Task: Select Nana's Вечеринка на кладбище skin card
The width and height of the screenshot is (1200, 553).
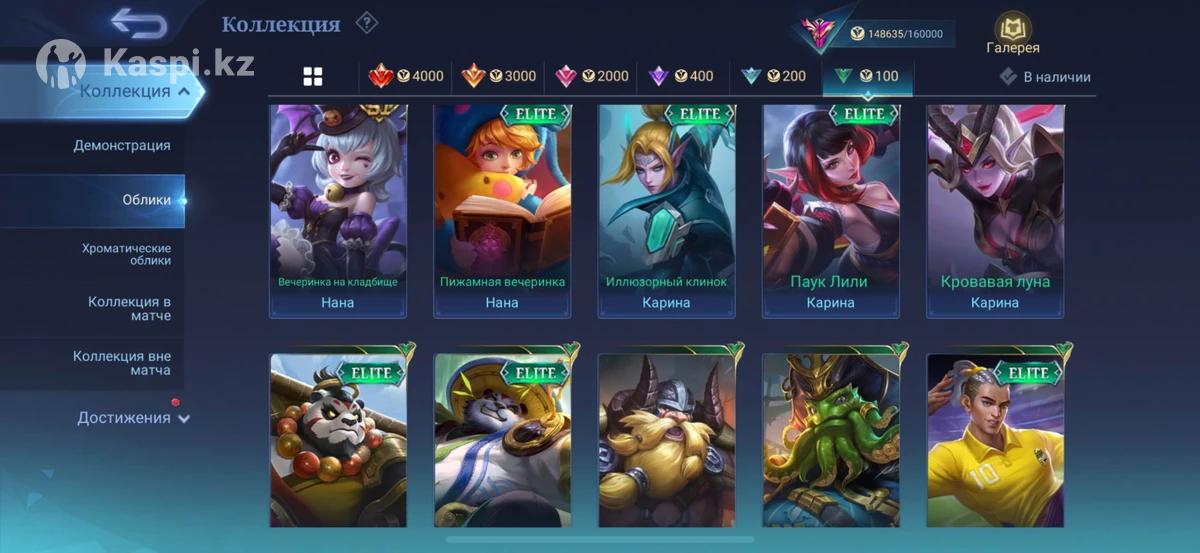Action: click(337, 210)
